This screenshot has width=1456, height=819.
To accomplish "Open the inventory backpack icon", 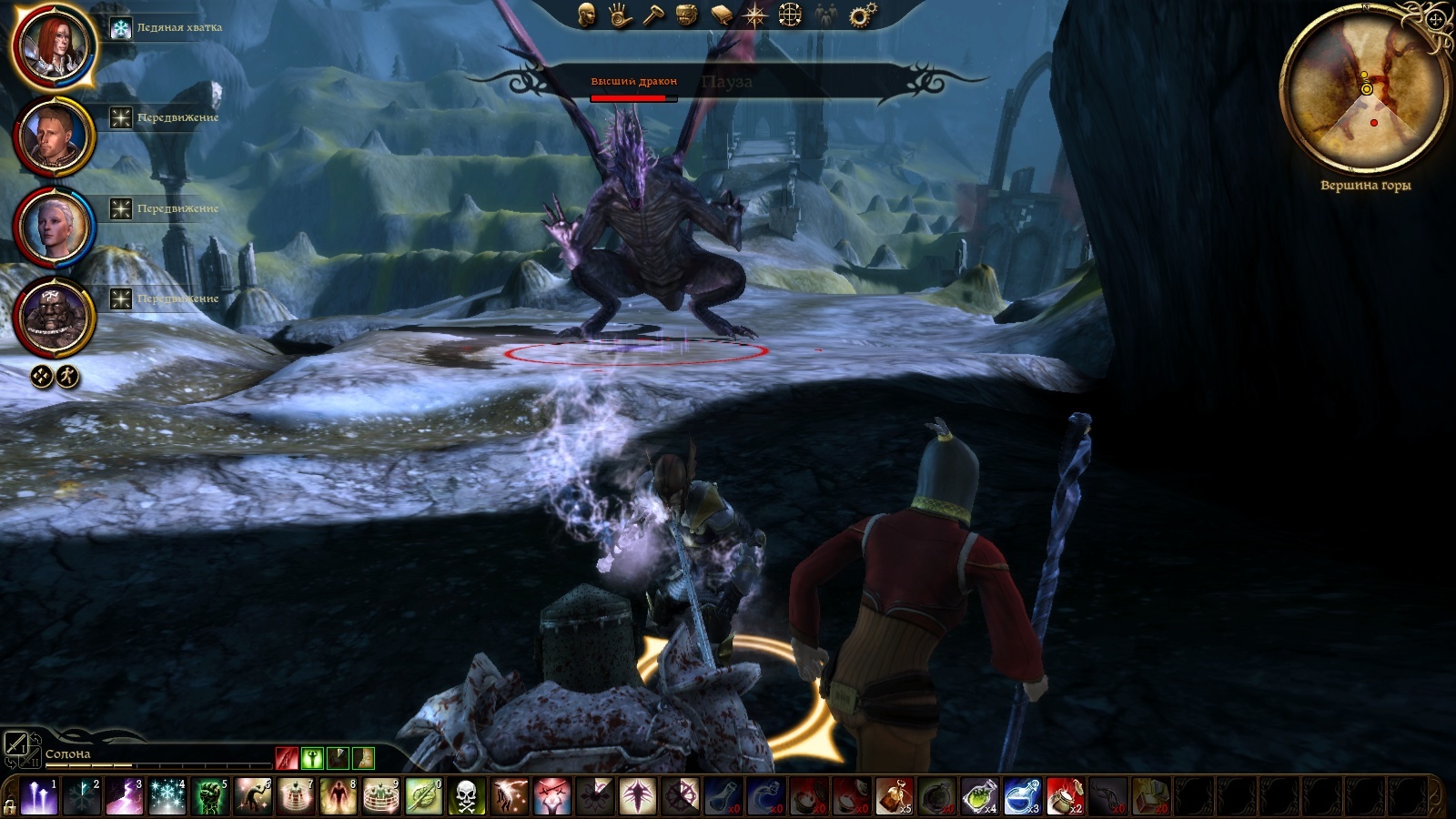I will coord(687,15).
